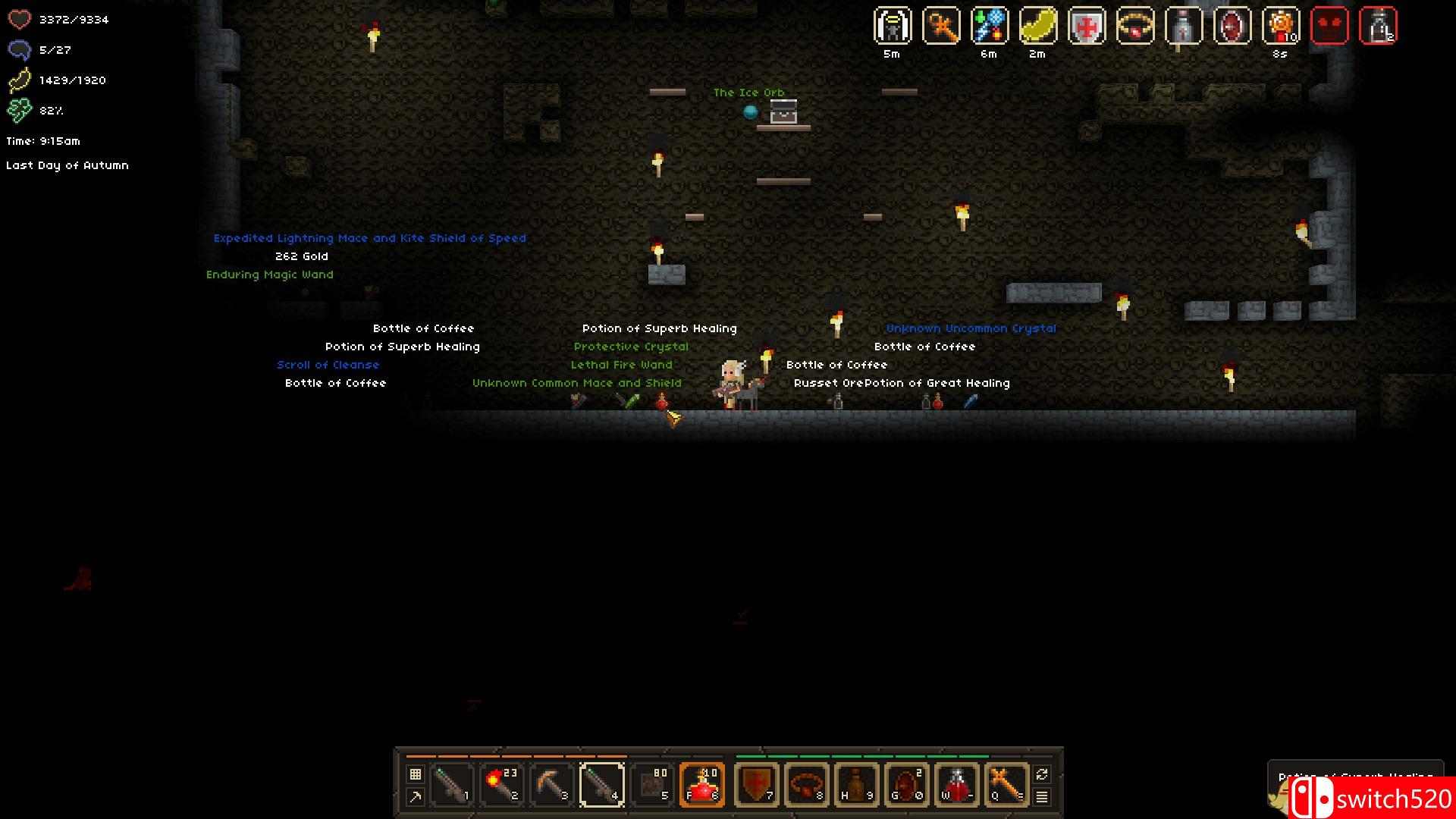This screenshot has height=819, width=1456.
Task: Open the list menu icon at hotbar end
Action: click(x=1042, y=797)
